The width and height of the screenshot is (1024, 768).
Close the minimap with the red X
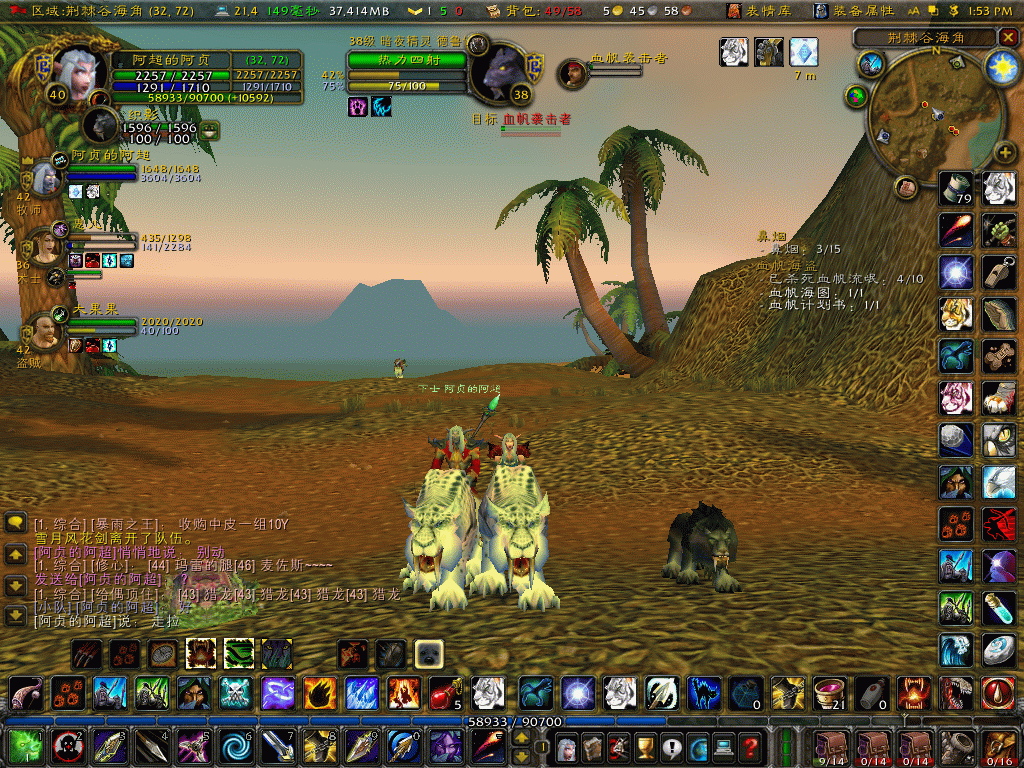pyautogui.click(x=1006, y=38)
